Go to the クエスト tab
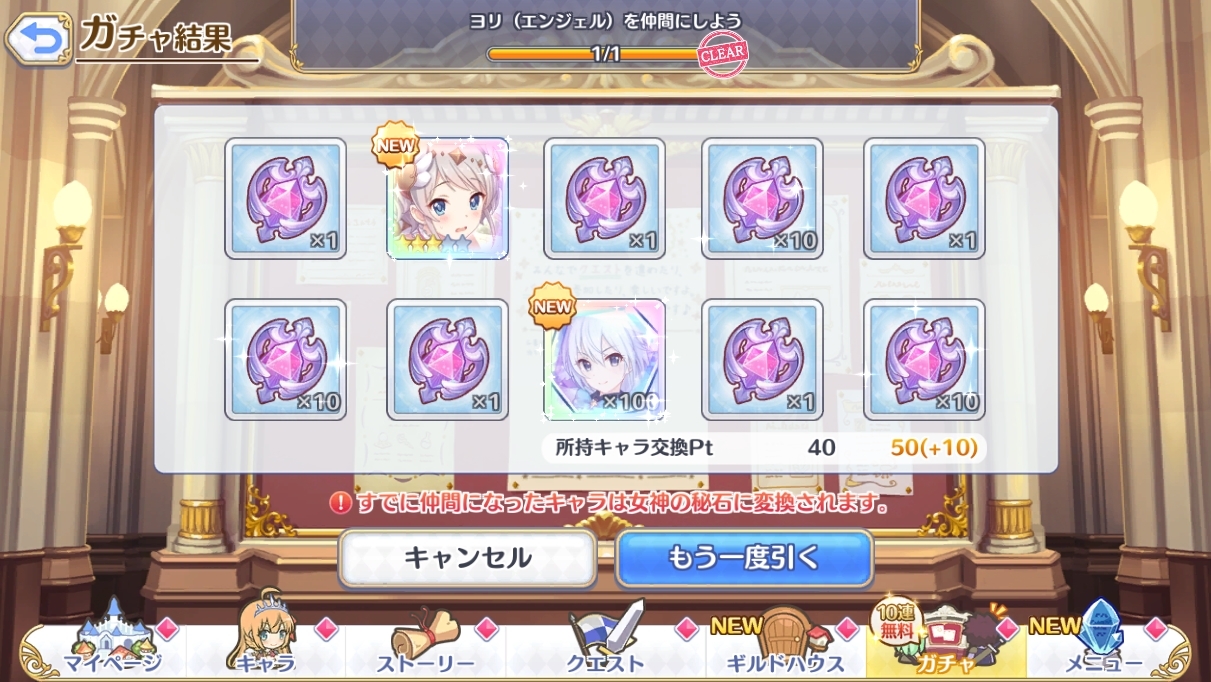 [606, 648]
